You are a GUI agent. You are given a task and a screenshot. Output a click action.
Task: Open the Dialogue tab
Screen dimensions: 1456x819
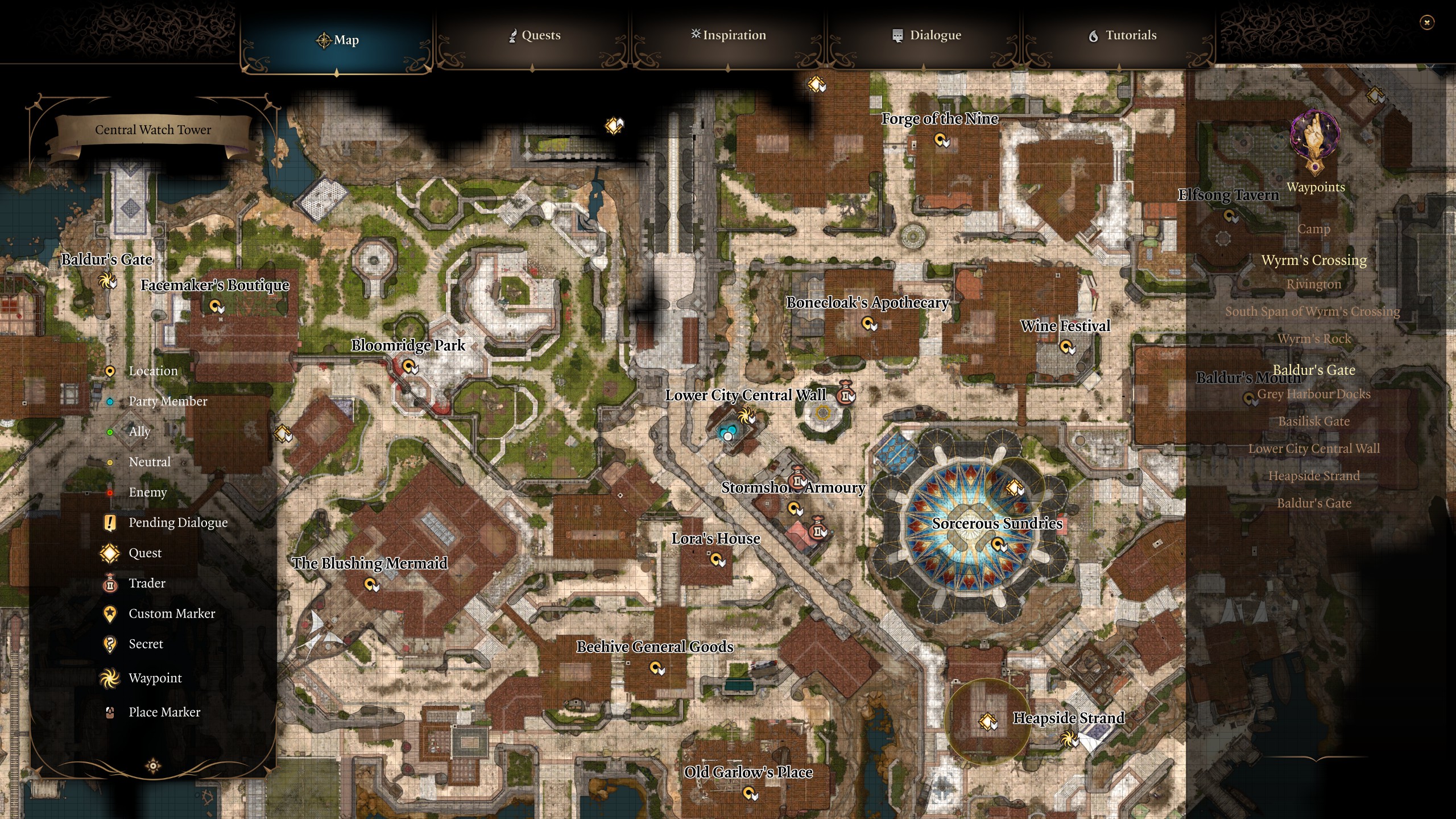pos(926,35)
